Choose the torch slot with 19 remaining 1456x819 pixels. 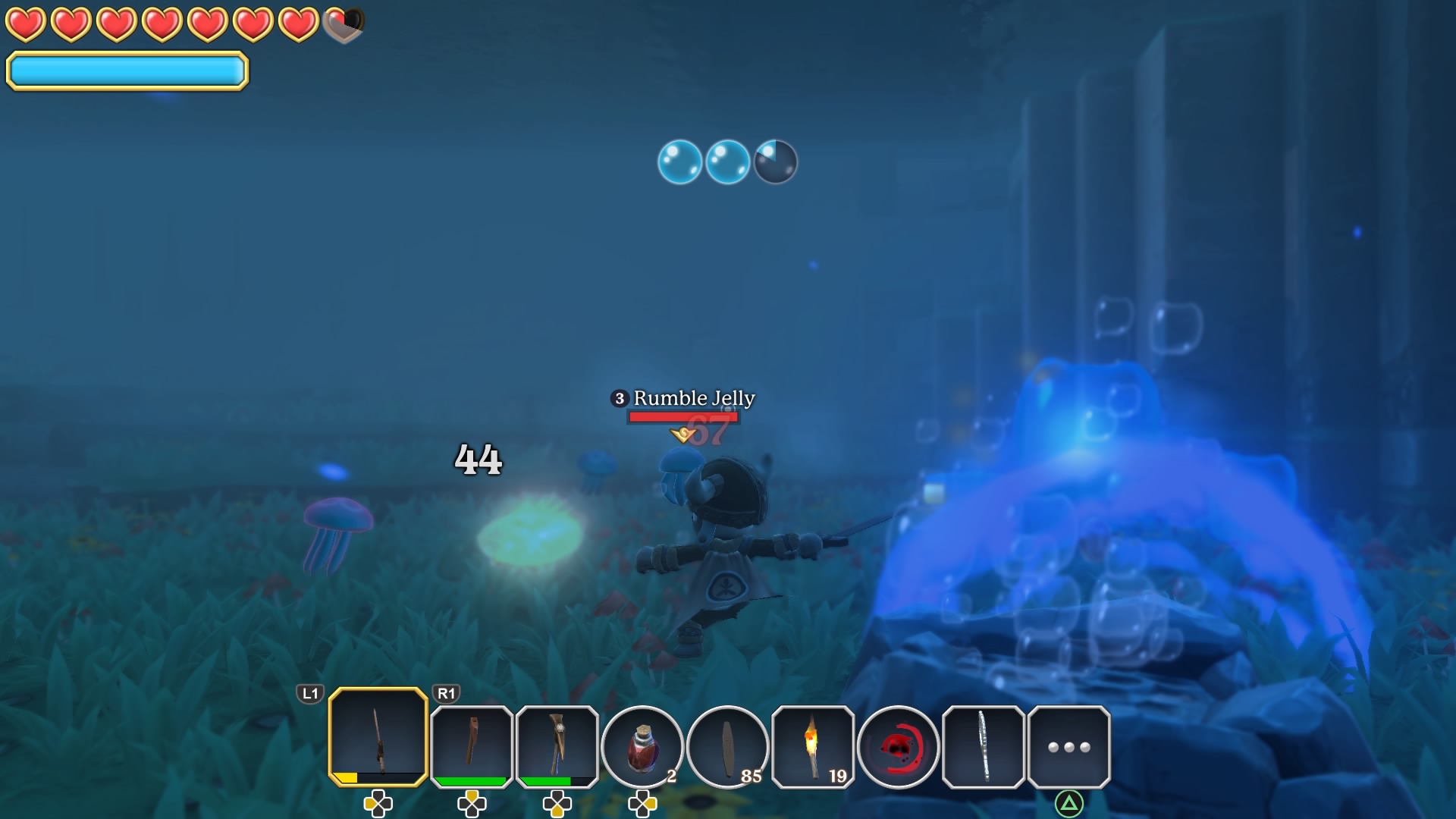[x=813, y=747]
